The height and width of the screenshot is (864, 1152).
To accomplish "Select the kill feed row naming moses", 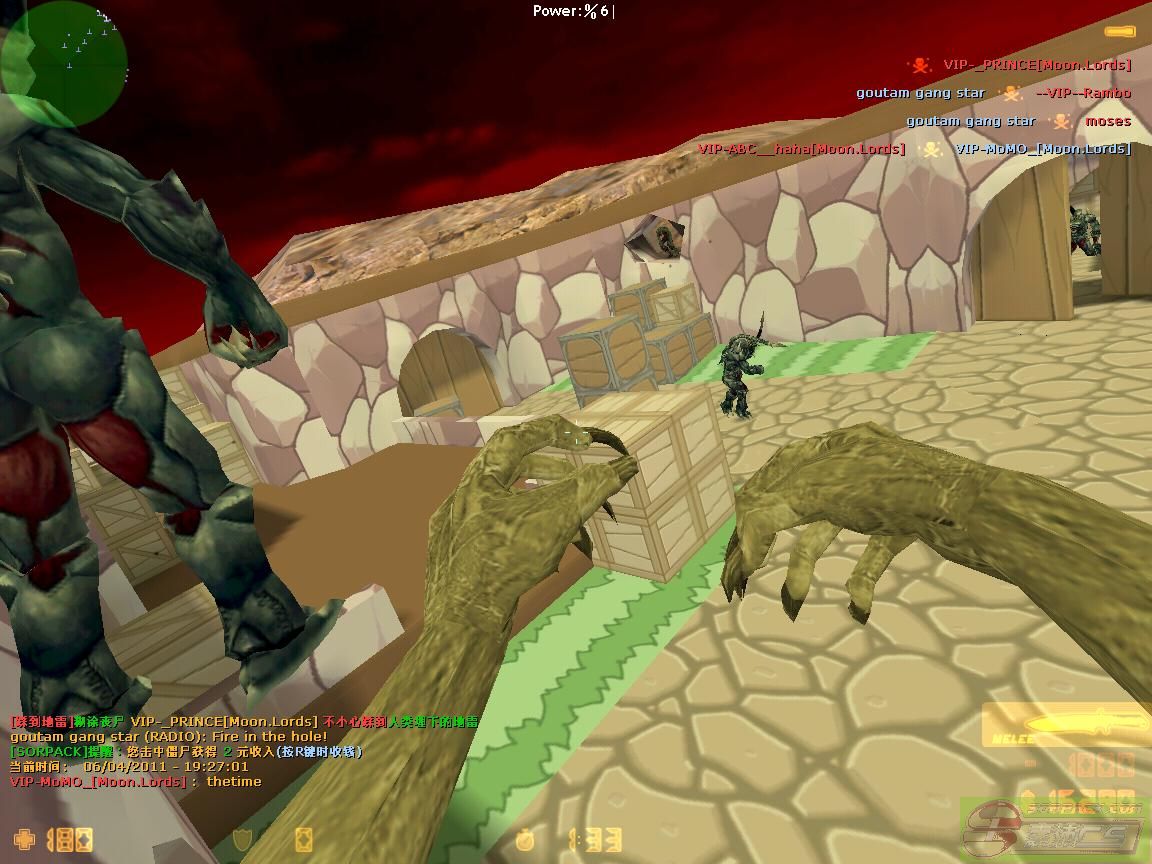I will pos(1018,121).
